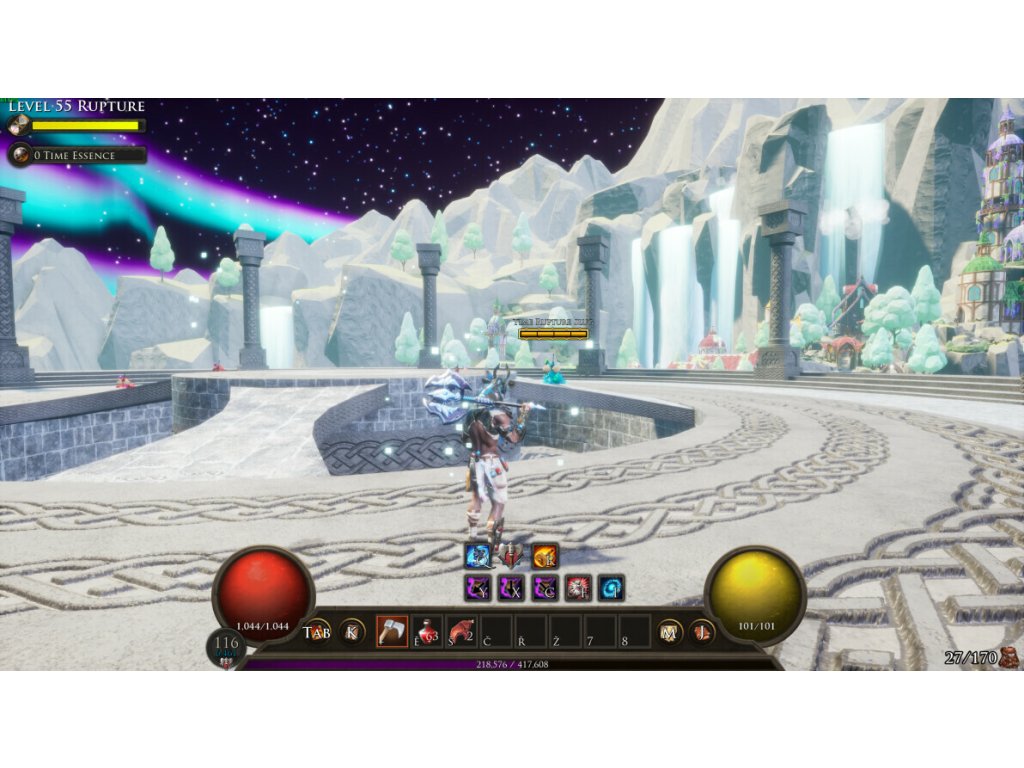This screenshot has width=1024, height=768.
Task: Activate the purple ability labeled Y
Action: tap(477, 588)
